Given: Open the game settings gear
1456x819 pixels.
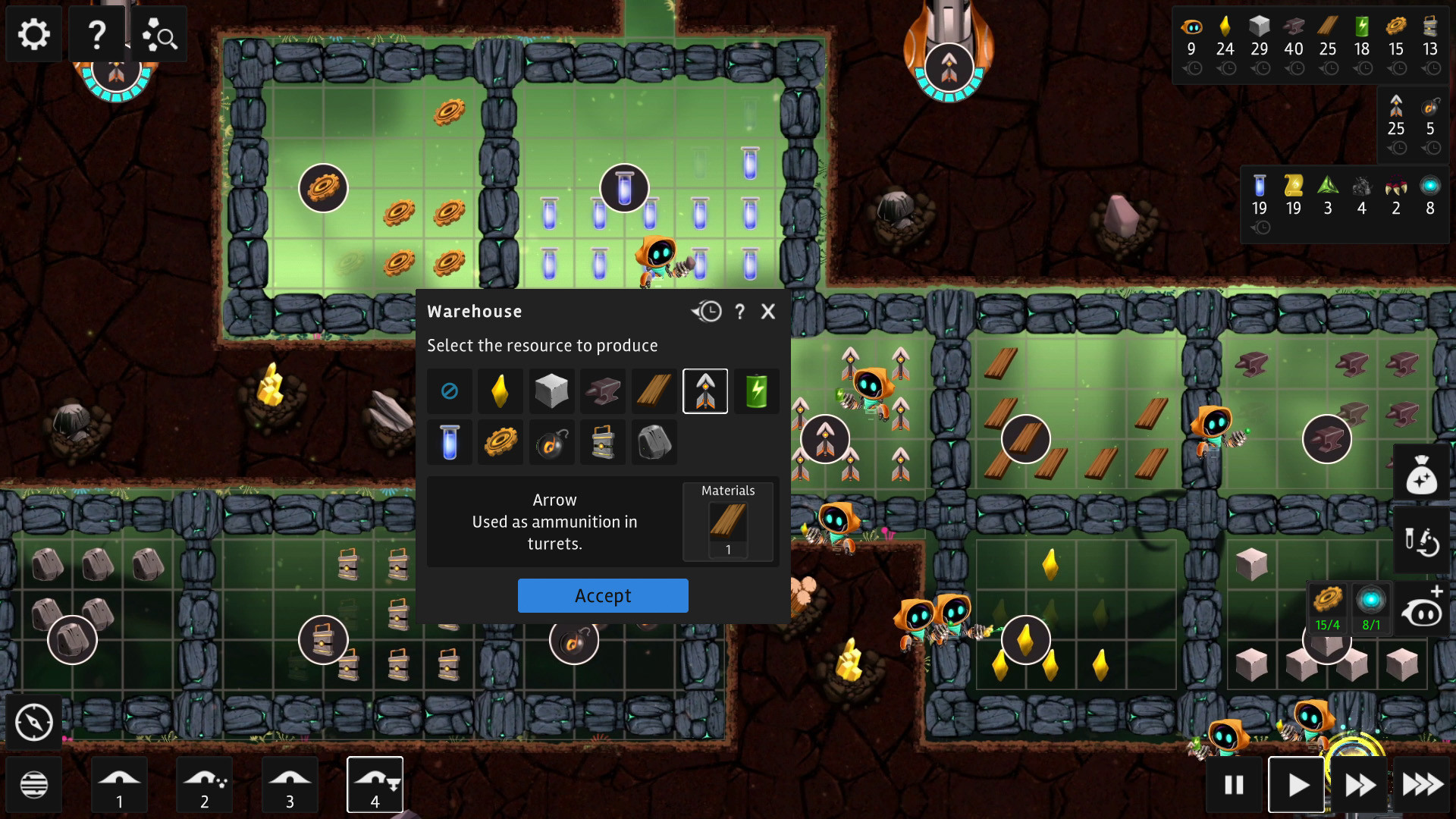Looking at the screenshot, I should tap(33, 33).
